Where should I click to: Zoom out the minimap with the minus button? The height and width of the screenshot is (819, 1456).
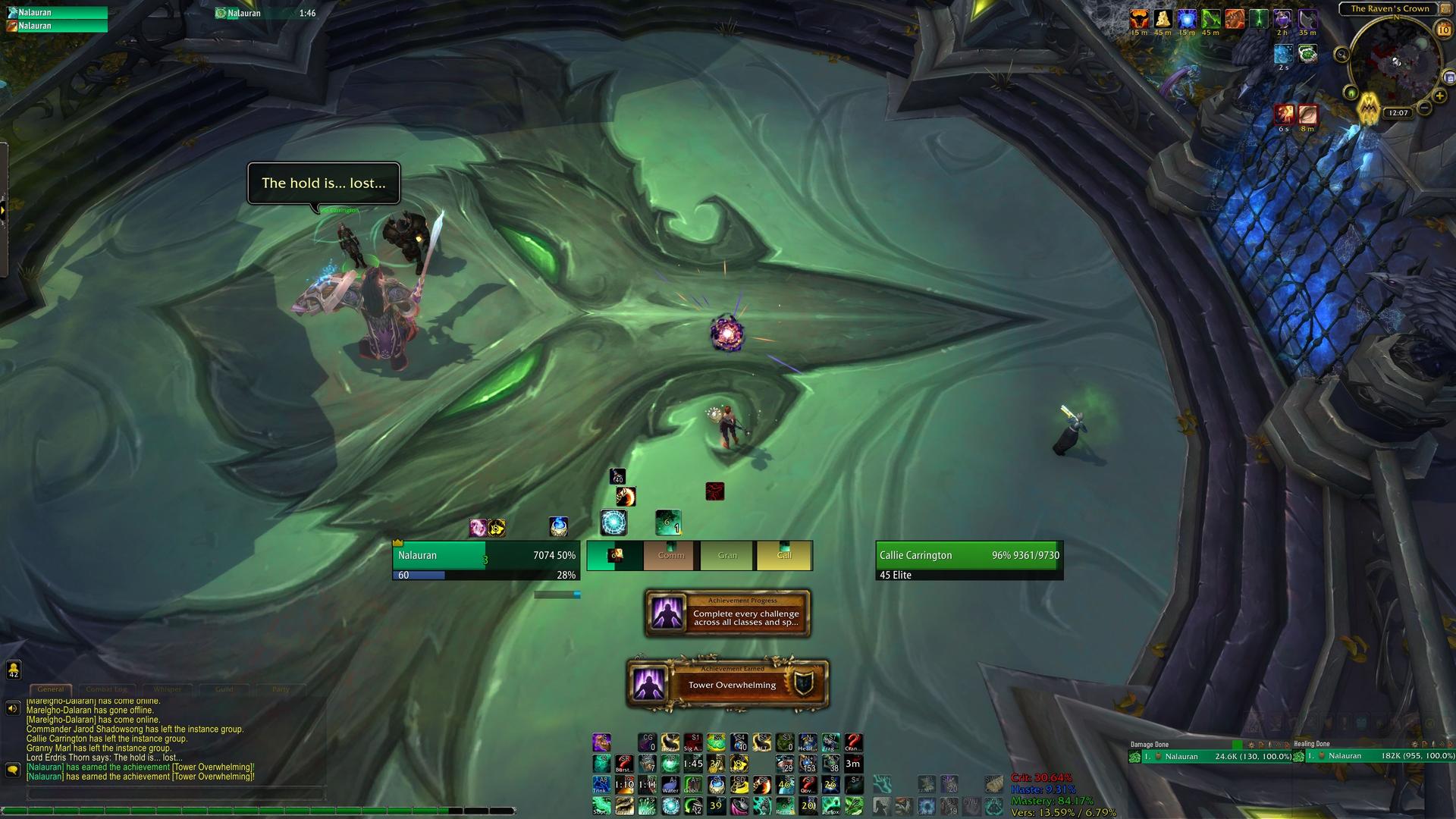(1425, 108)
